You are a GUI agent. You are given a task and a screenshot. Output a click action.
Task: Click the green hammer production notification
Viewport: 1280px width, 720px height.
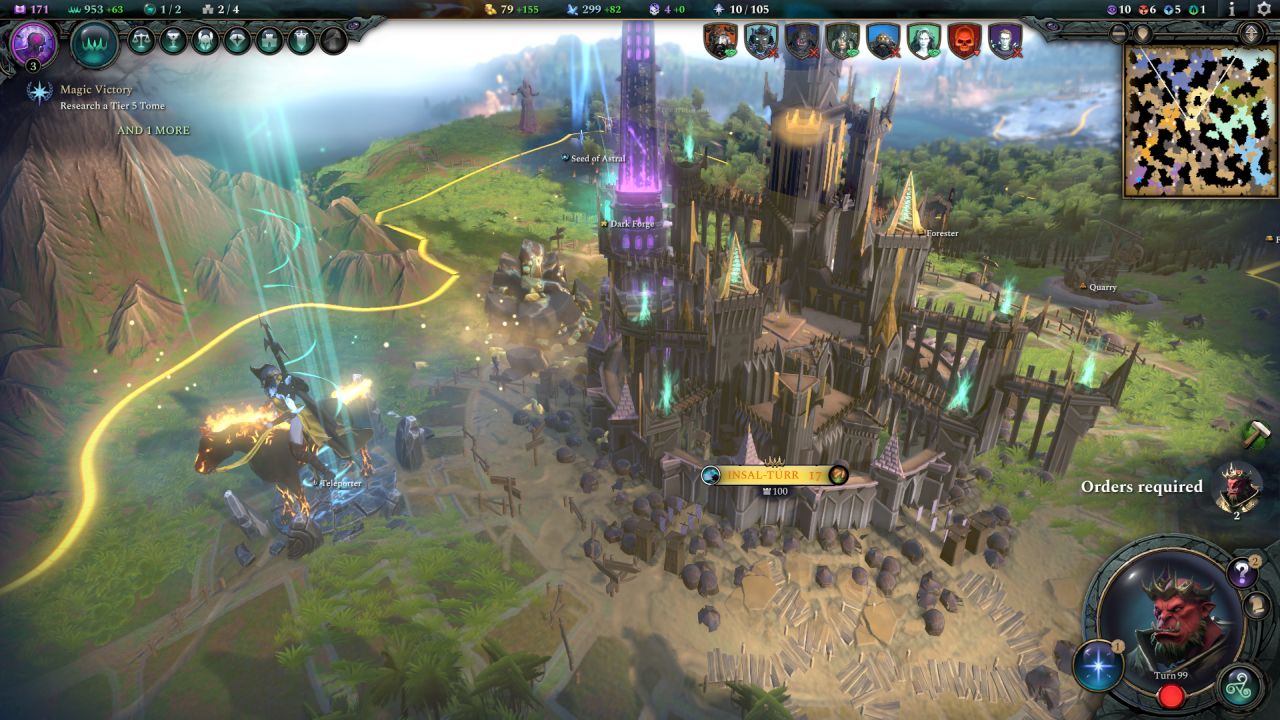click(1254, 434)
